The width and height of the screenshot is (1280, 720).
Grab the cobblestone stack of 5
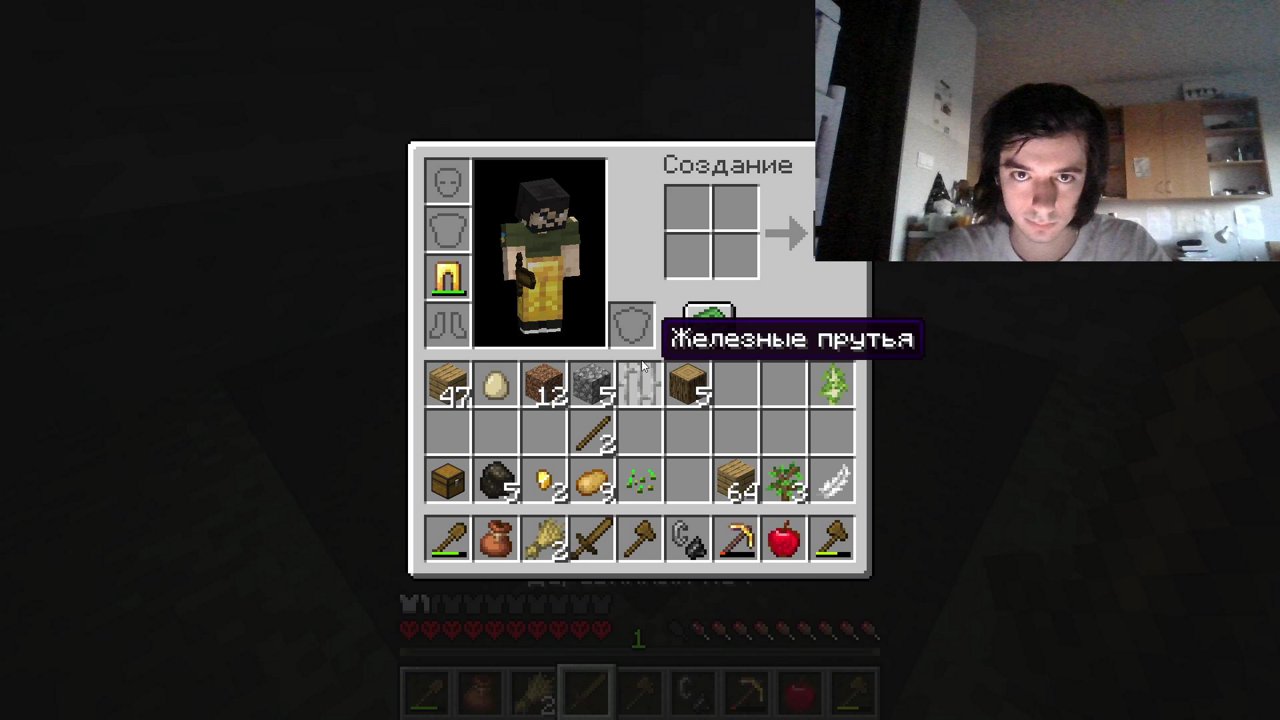click(592, 385)
